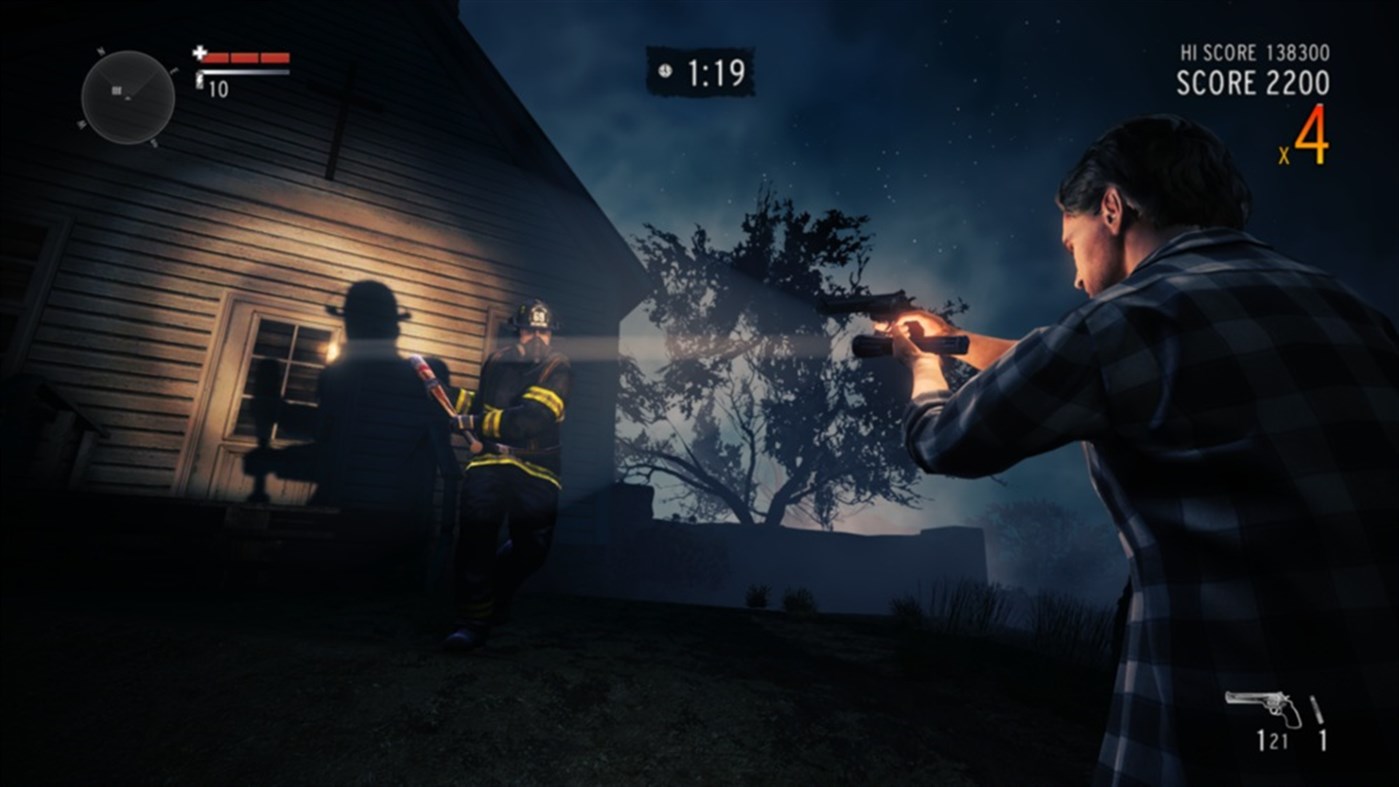Click the health cross icon
This screenshot has width=1399, height=787.
click(x=199, y=53)
